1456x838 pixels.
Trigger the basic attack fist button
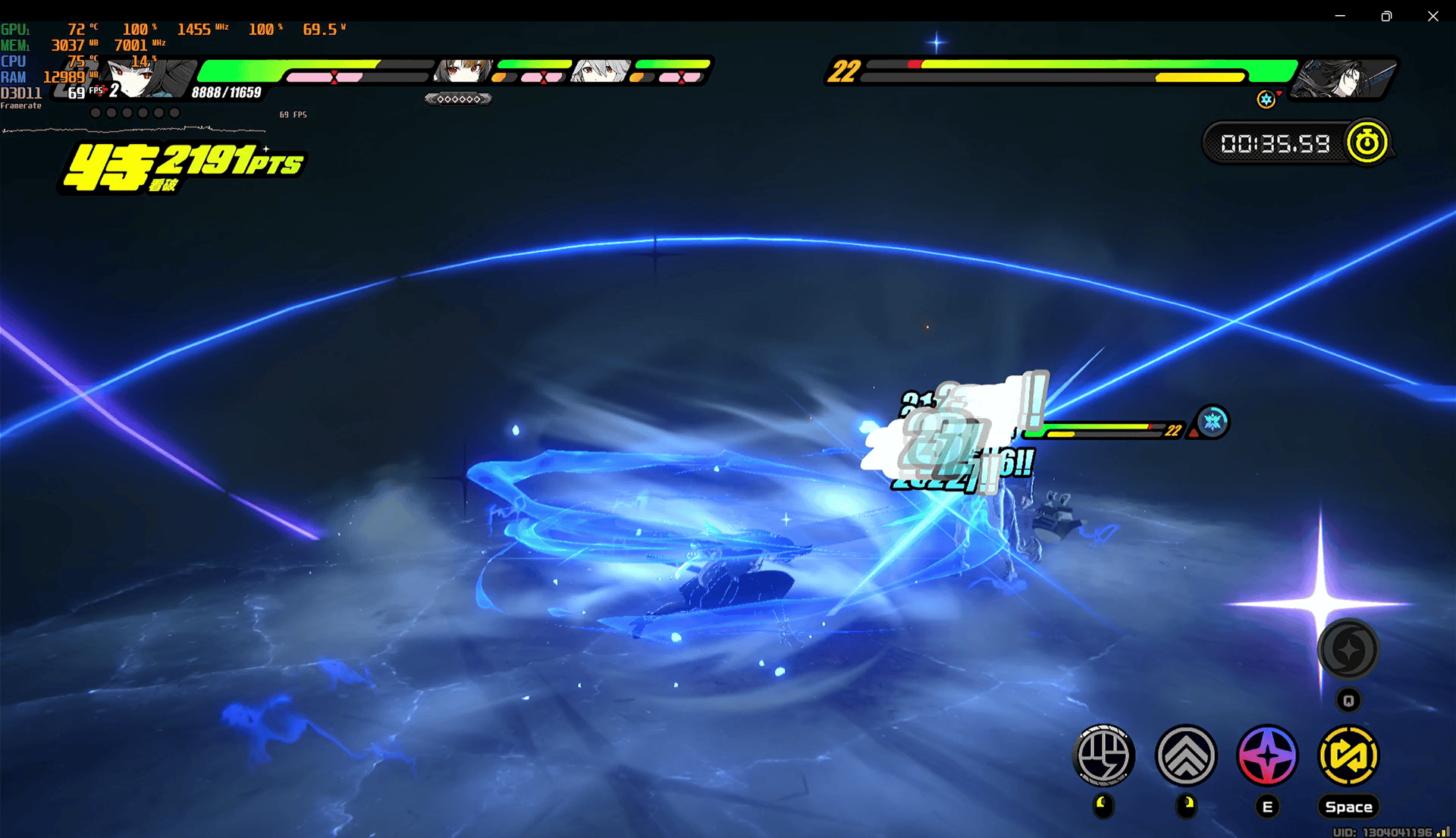(x=1103, y=755)
